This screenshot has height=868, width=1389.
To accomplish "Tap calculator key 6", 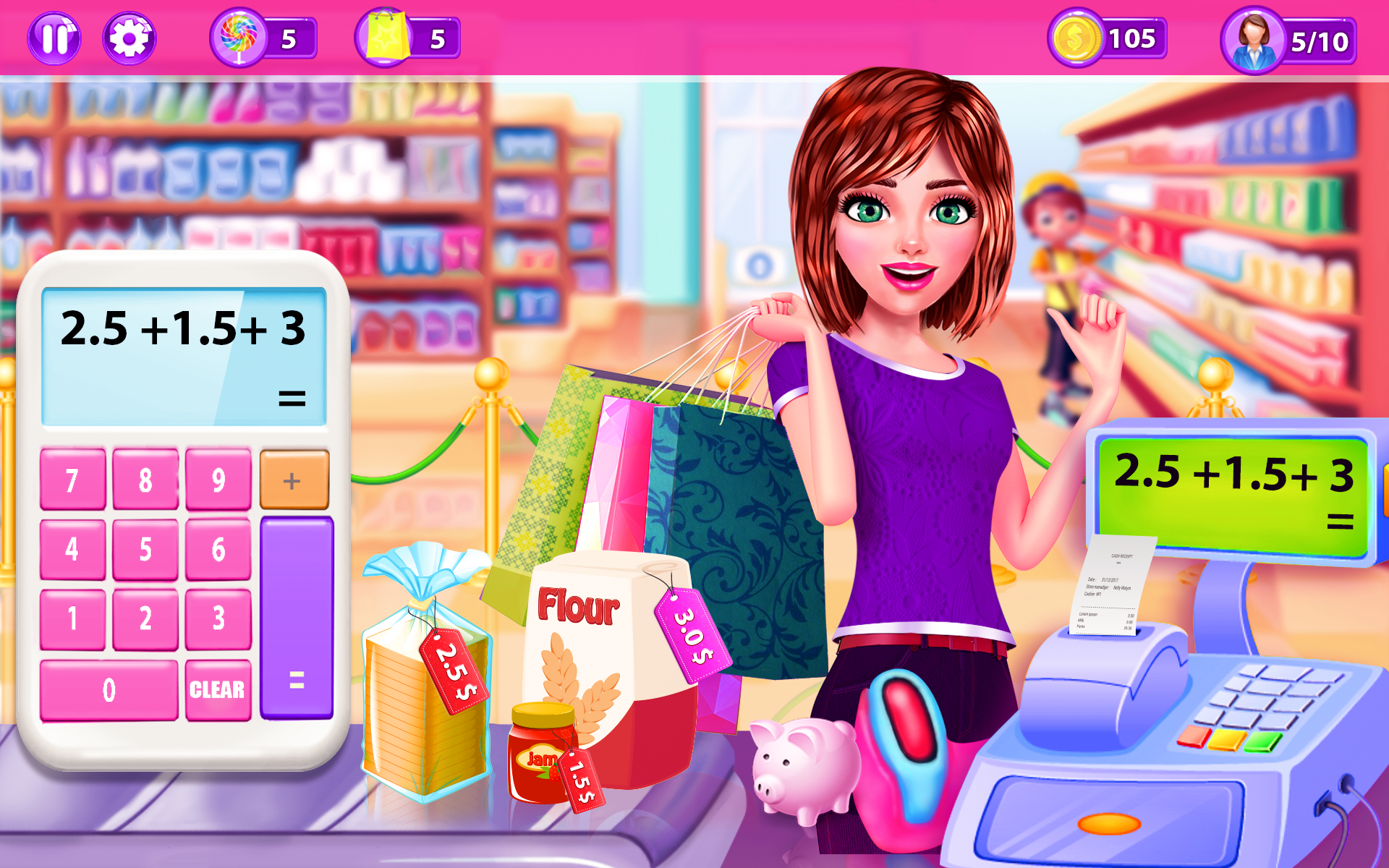I will coord(218,549).
